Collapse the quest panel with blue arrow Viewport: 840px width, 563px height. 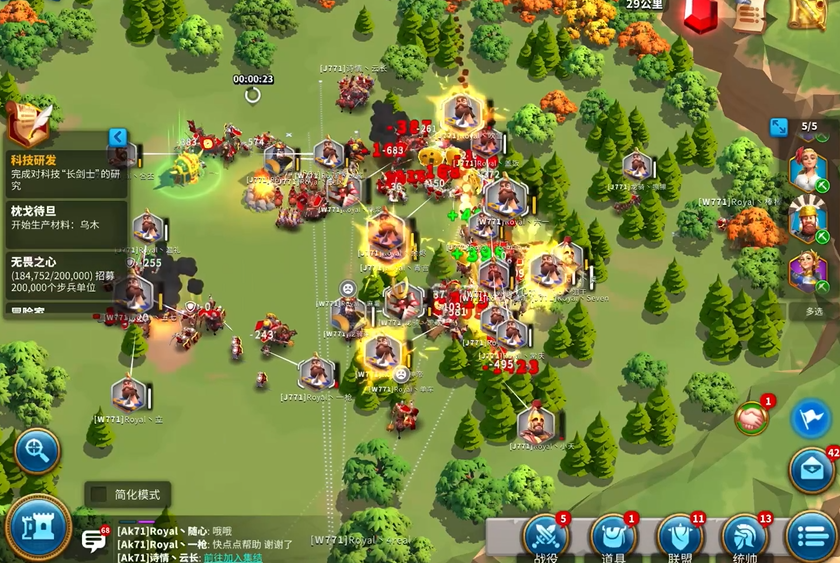click(118, 137)
